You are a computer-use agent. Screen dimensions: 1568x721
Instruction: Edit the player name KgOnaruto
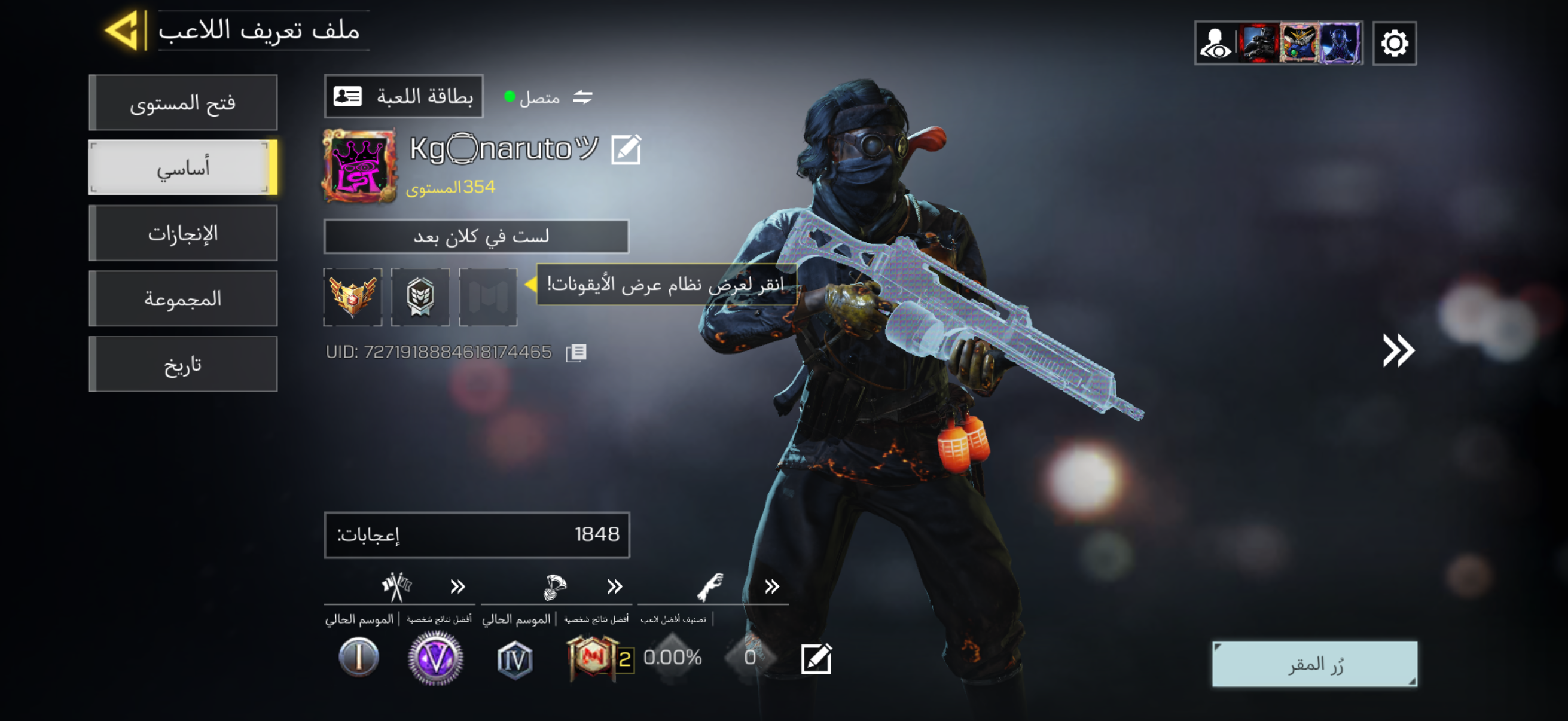click(626, 149)
